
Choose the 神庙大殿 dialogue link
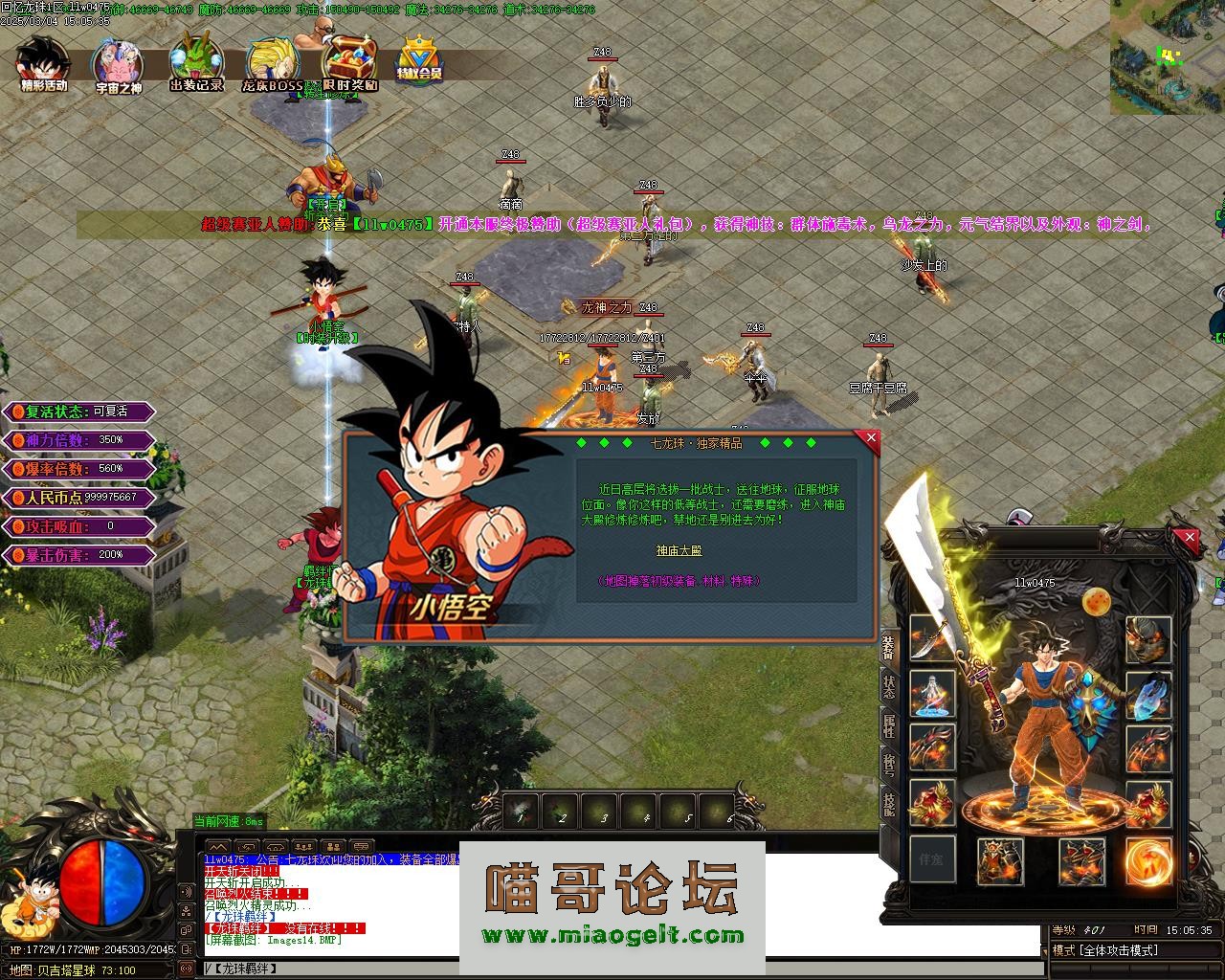[x=679, y=551]
